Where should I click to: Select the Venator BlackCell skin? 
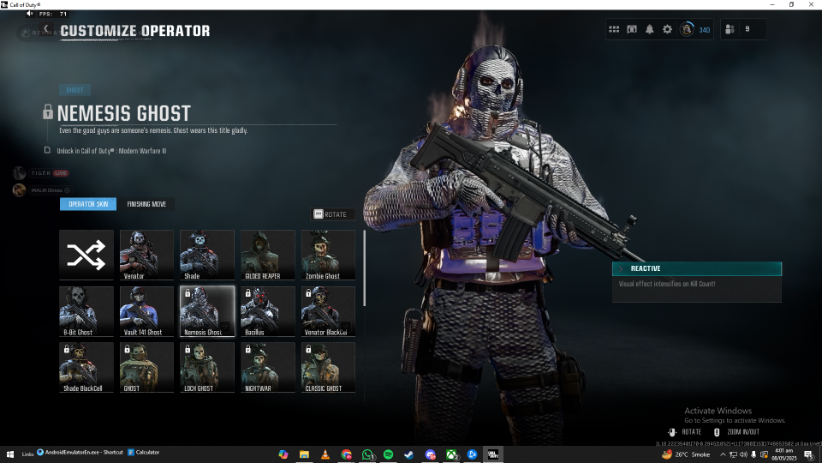coord(328,310)
